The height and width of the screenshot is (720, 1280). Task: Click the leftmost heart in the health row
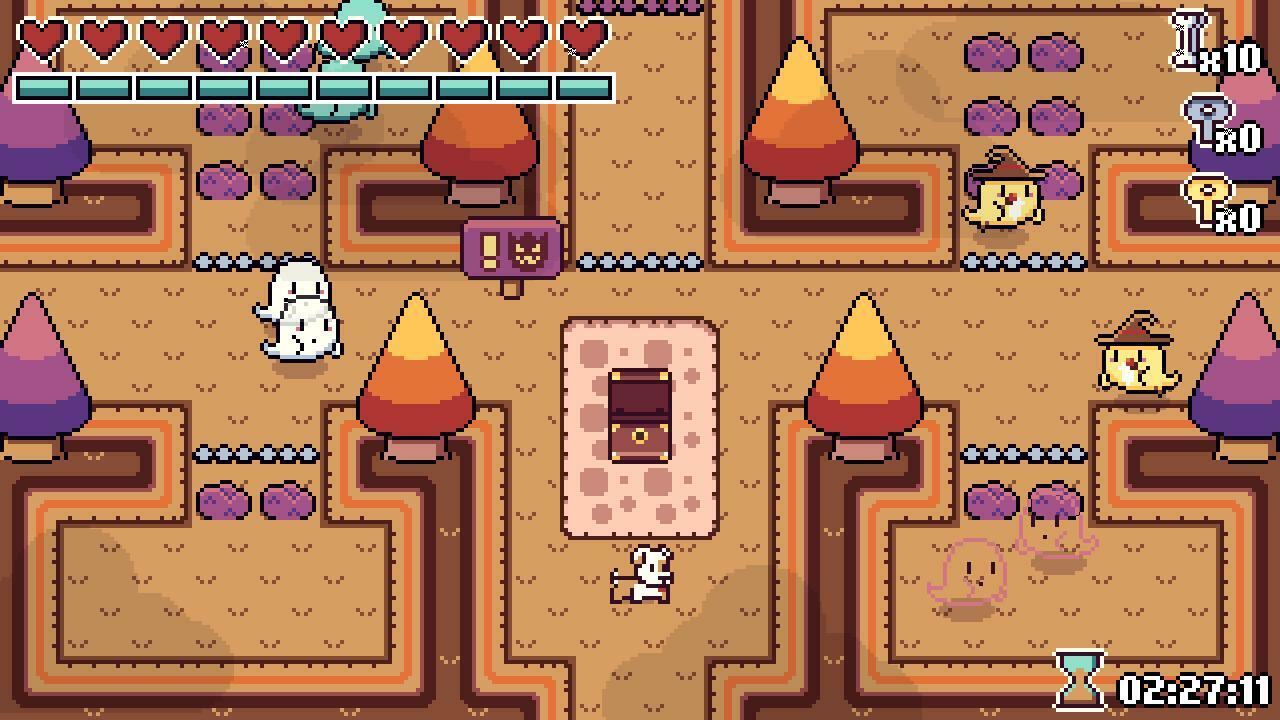[x=44, y=40]
